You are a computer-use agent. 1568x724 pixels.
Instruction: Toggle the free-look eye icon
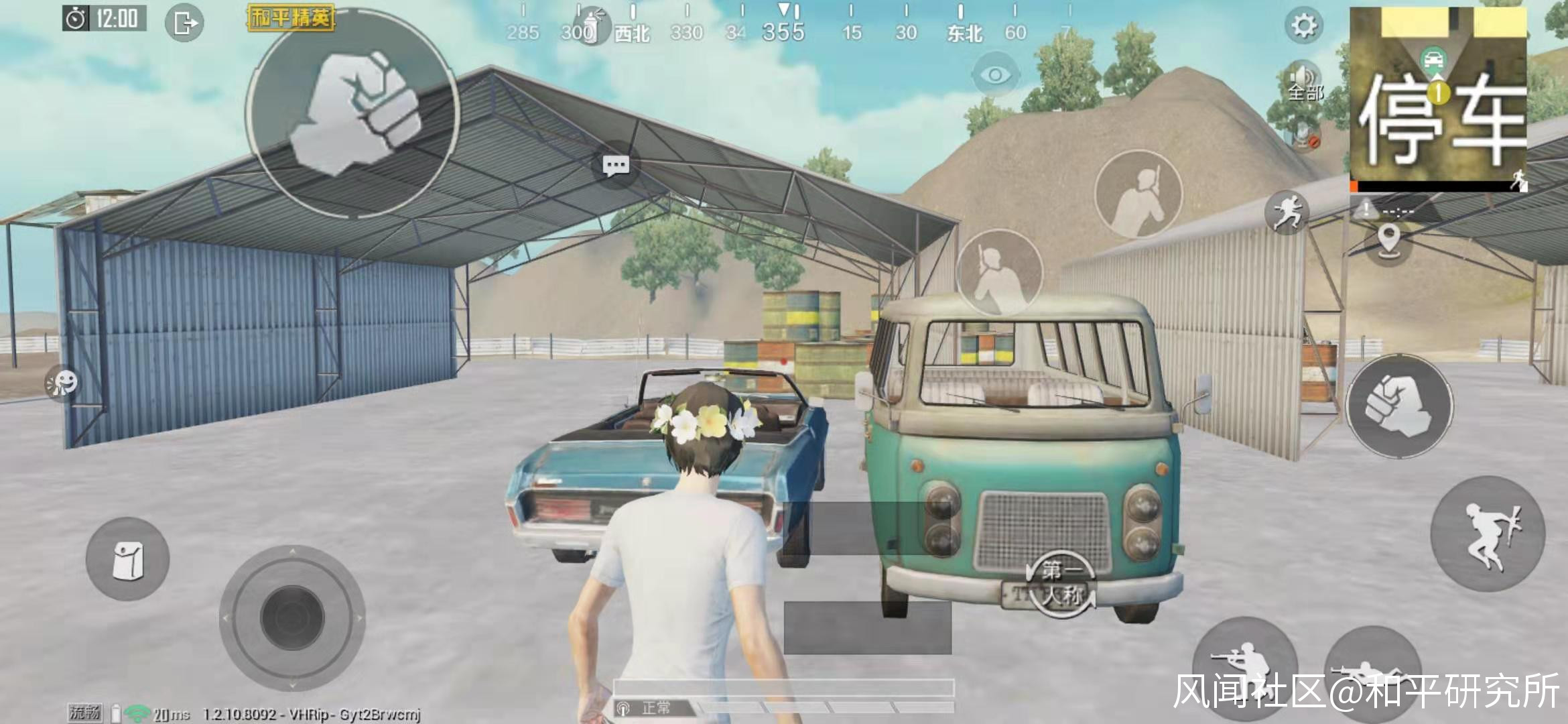click(995, 74)
